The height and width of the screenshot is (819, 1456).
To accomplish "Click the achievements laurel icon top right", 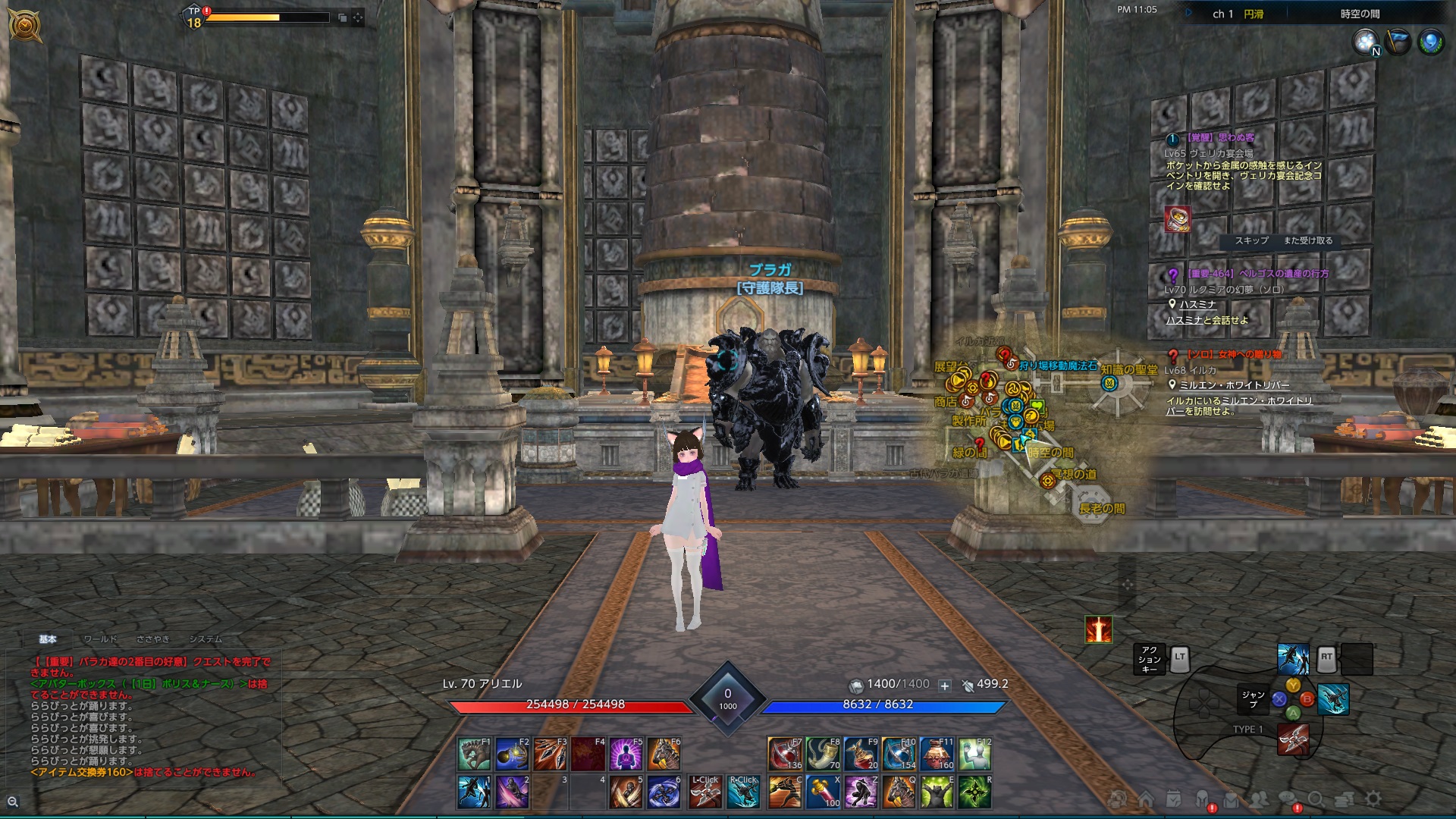I will tap(1432, 39).
